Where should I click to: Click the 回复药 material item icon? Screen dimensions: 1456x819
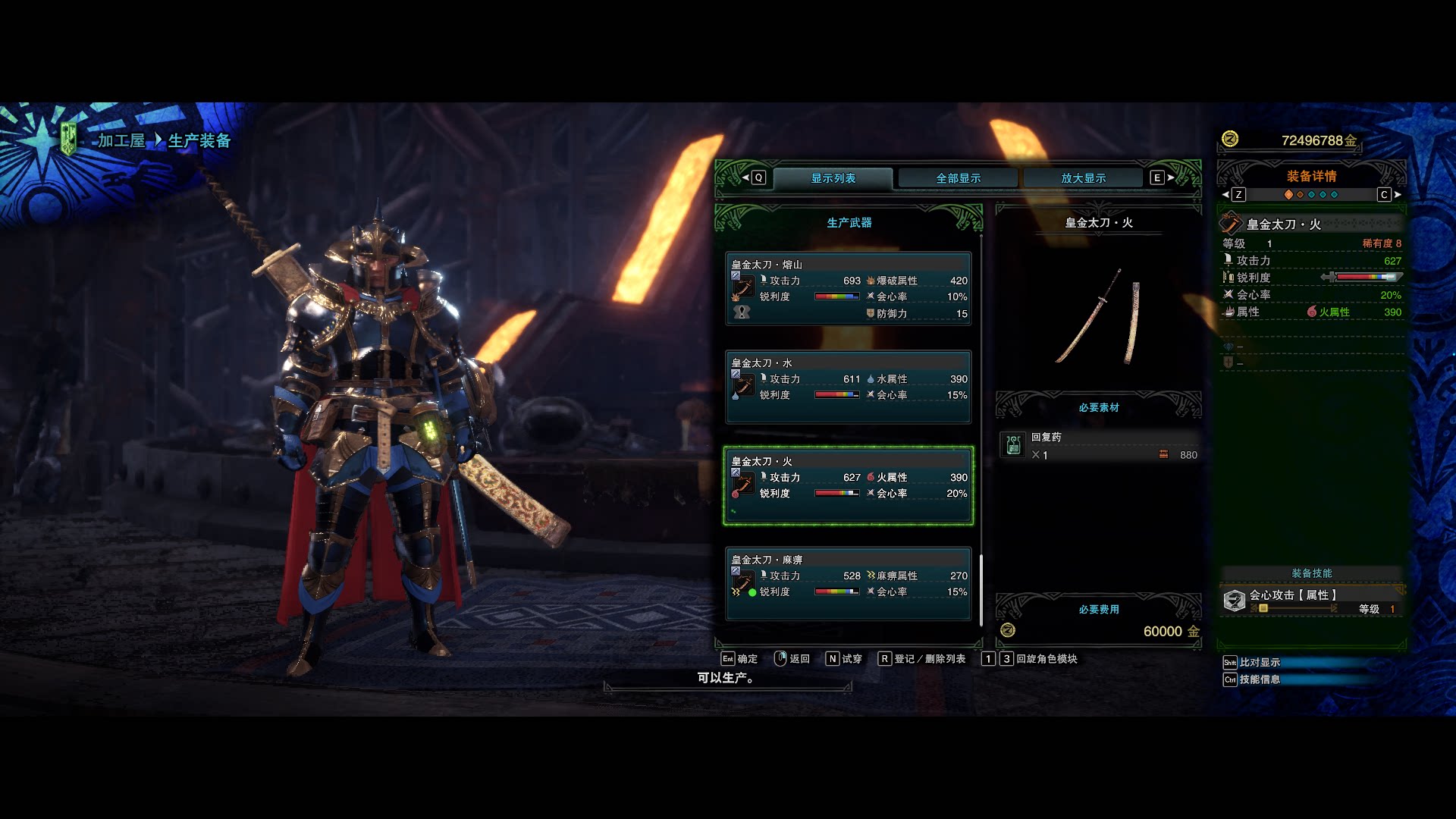pos(1014,445)
